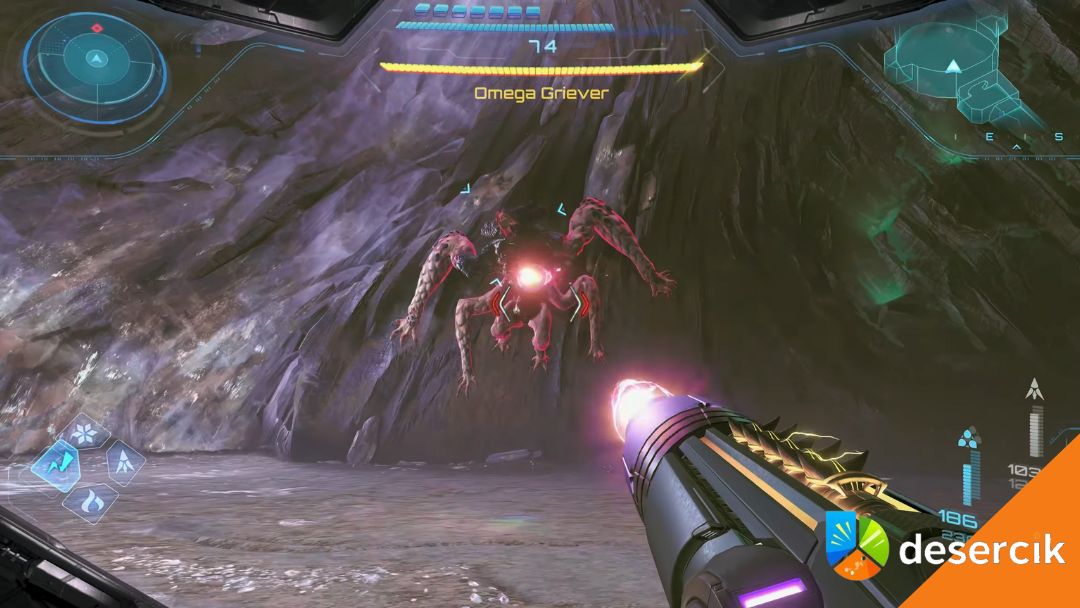The image size is (1080, 608).
Task: Click the blue triple-droplet shot ammo icon
Action: (967, 438)
